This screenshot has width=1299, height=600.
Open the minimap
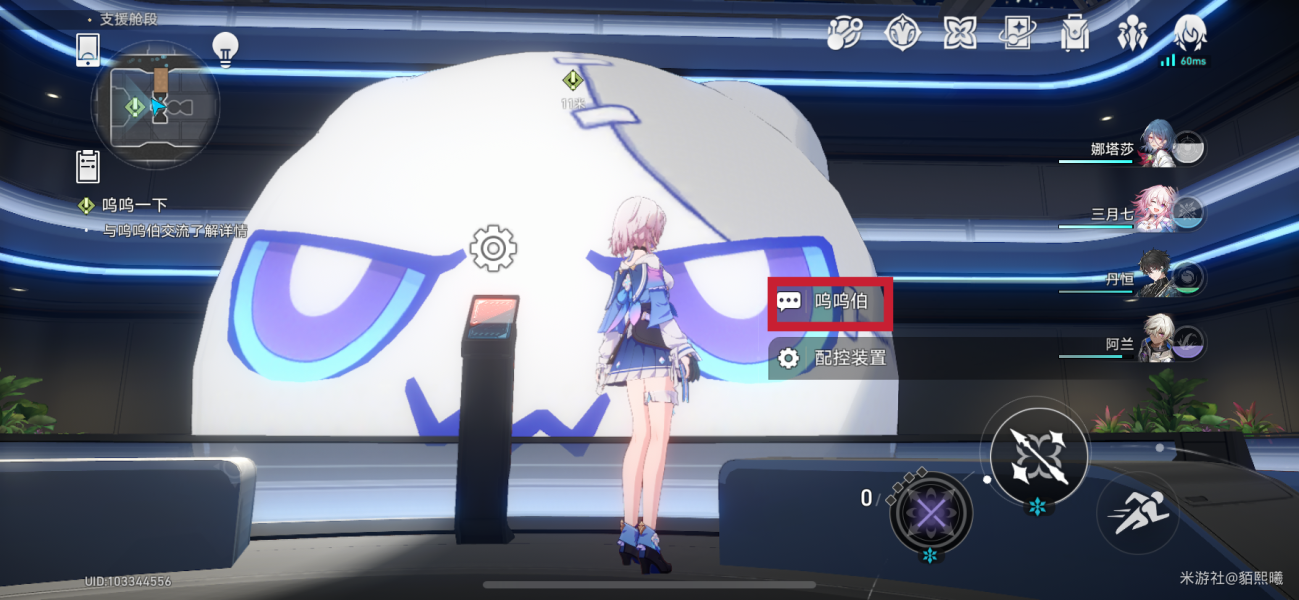point(155,105)
